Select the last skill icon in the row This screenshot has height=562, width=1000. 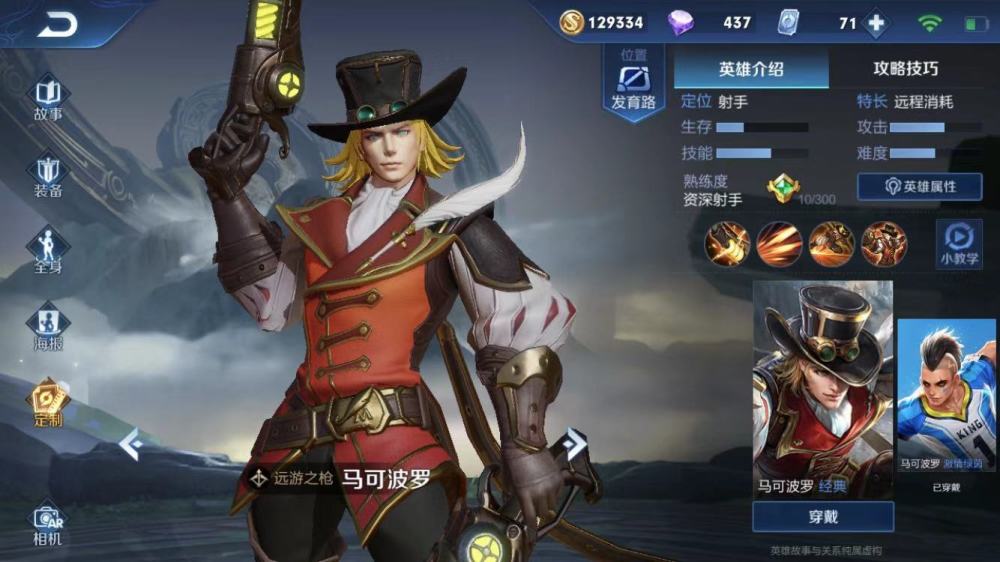tap(883, 244)
